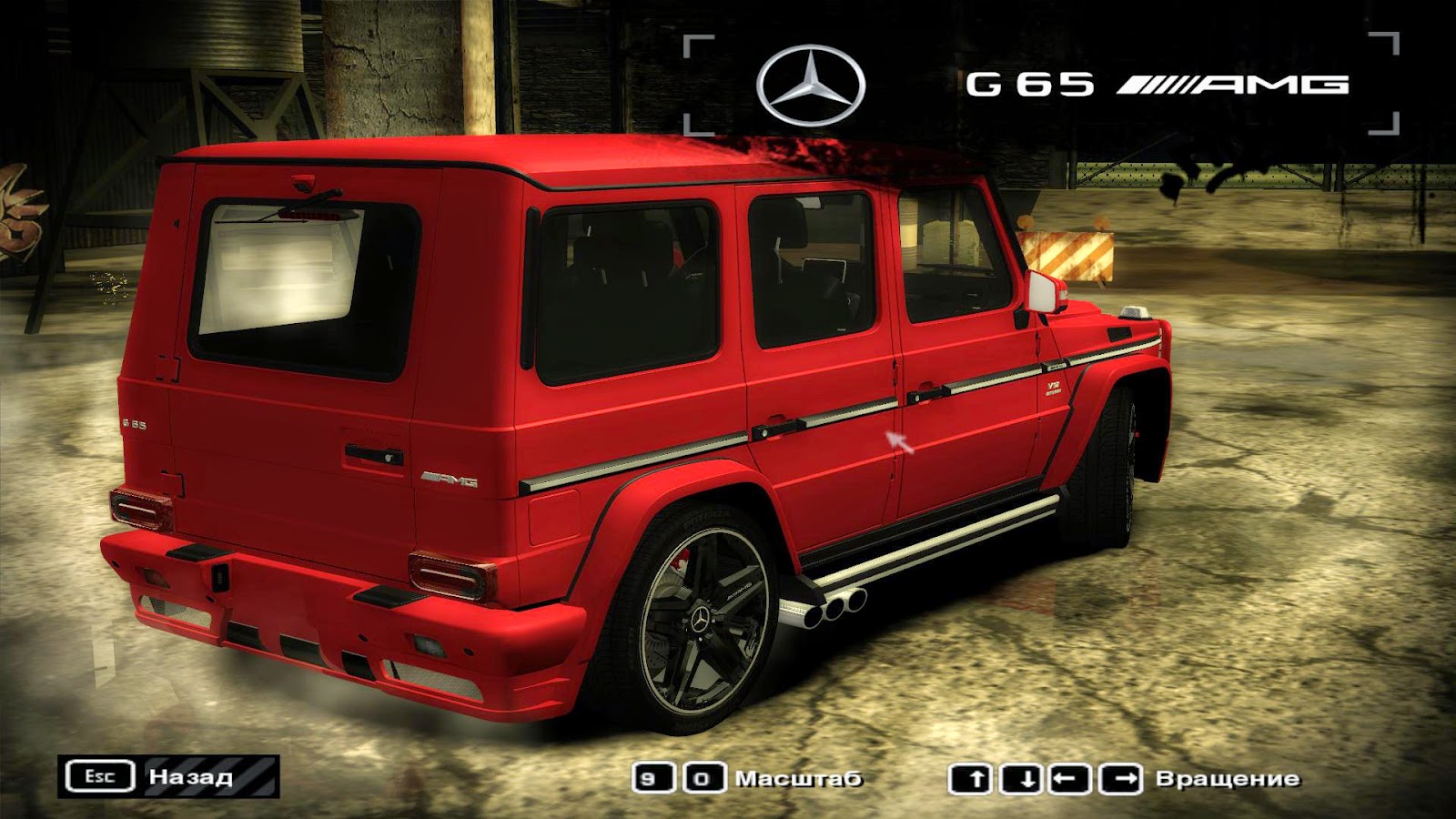
Task: Click the AMG logo next to G 65
Action: tap(1238, 82)
